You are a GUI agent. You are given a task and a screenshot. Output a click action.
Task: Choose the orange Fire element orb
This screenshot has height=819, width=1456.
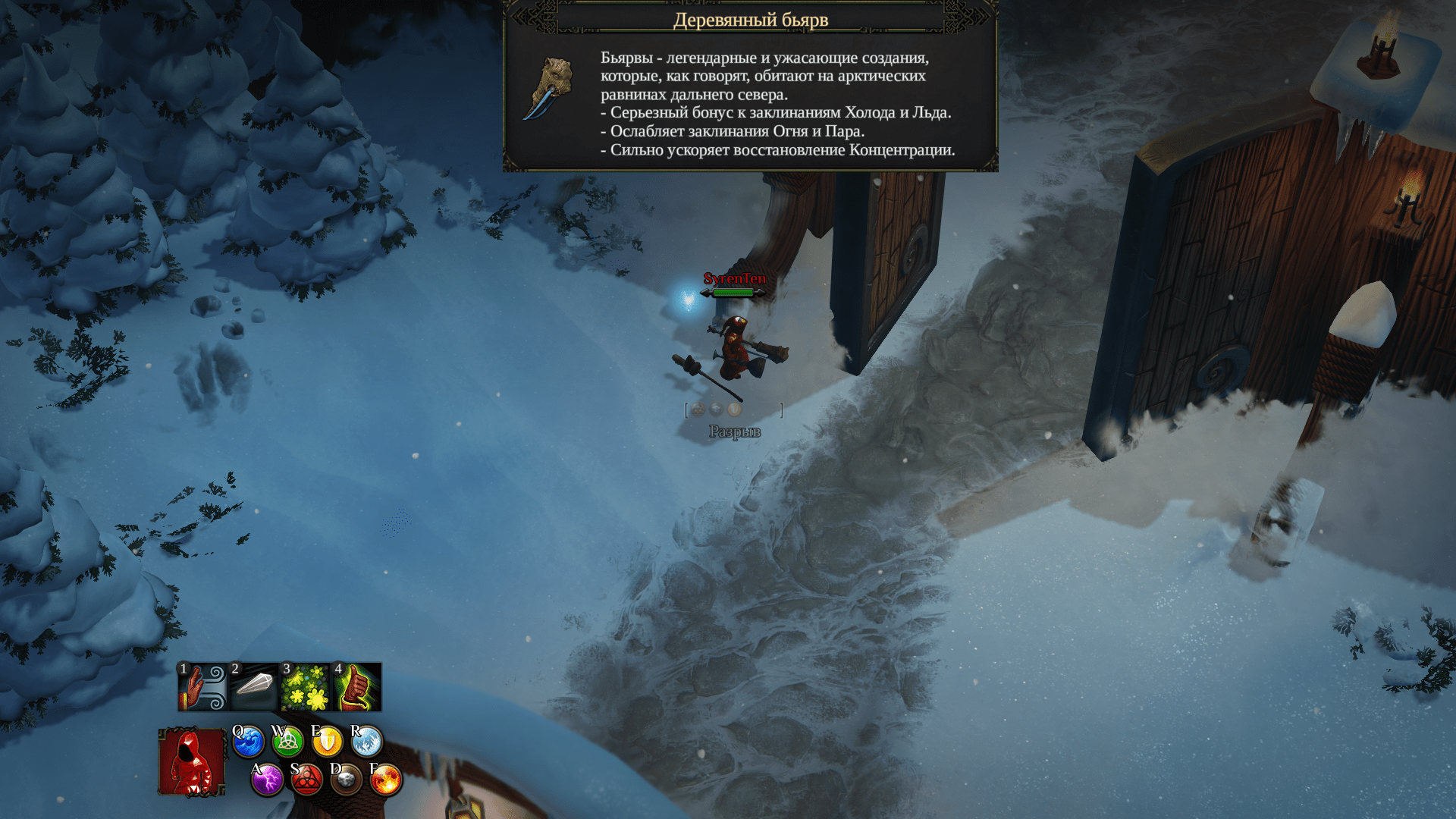tap(385, 780)
